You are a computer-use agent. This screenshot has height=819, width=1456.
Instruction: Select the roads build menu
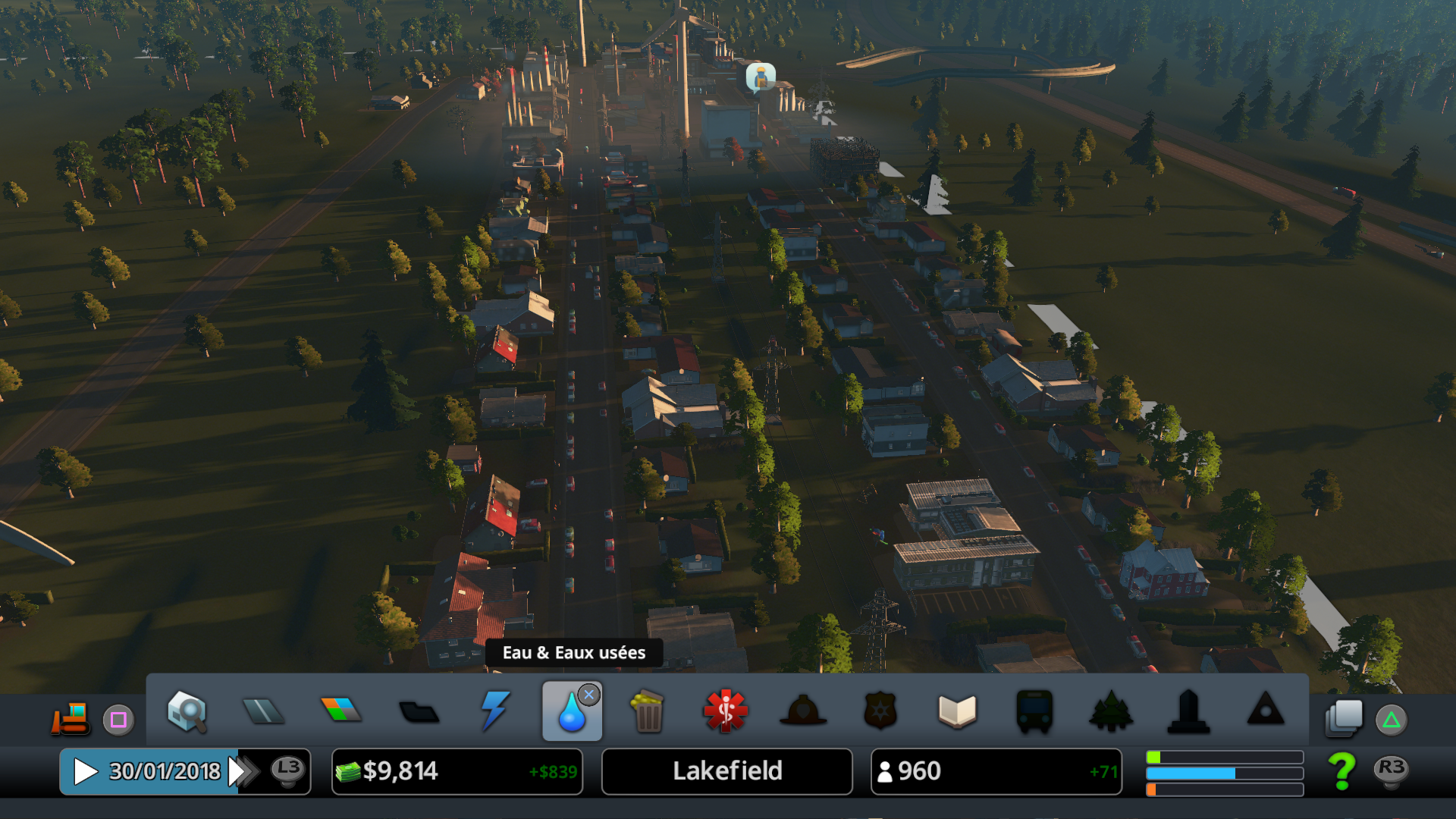coord(263,711)
